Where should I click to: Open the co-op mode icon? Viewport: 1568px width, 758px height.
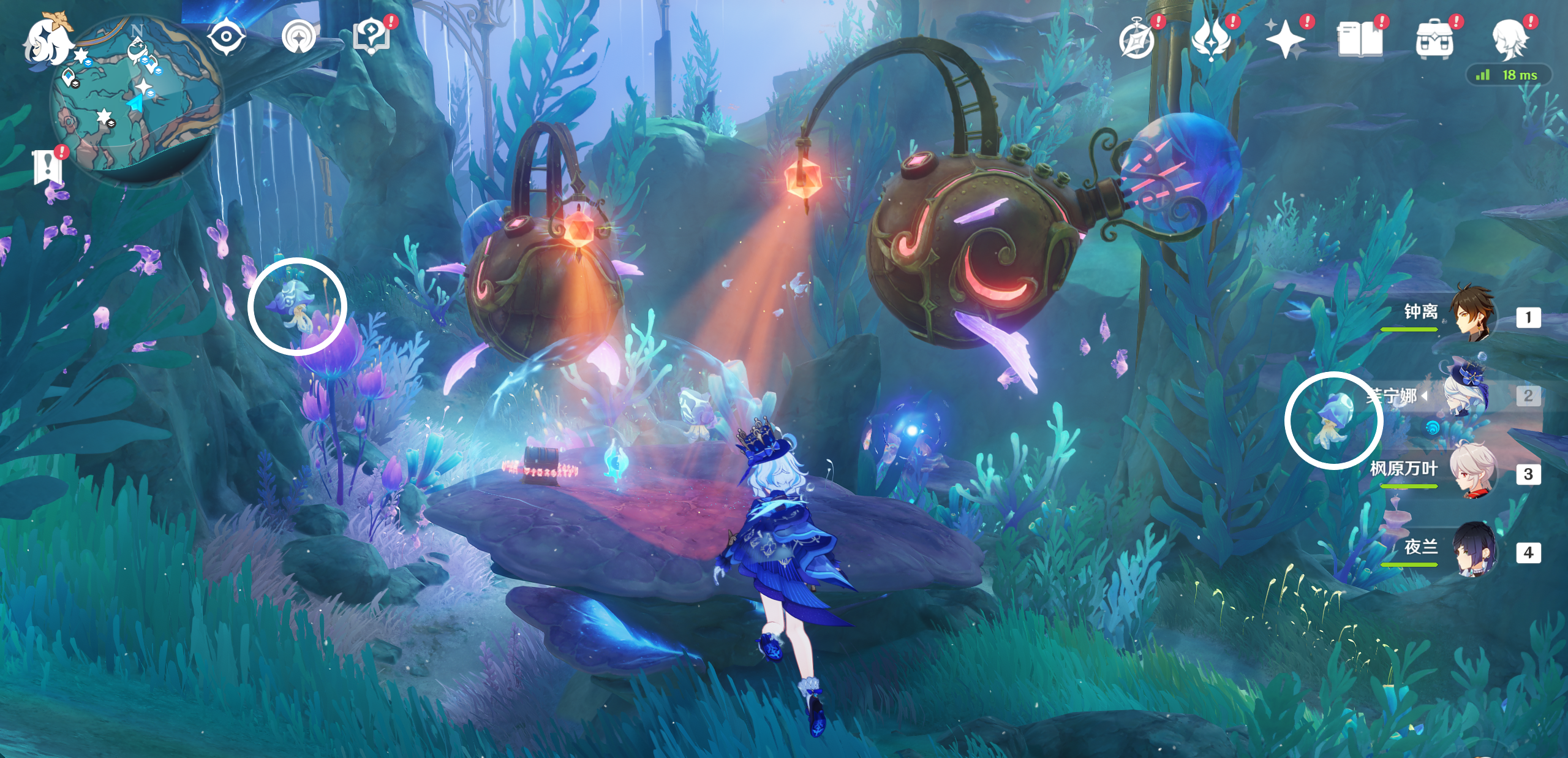(299, 37)
